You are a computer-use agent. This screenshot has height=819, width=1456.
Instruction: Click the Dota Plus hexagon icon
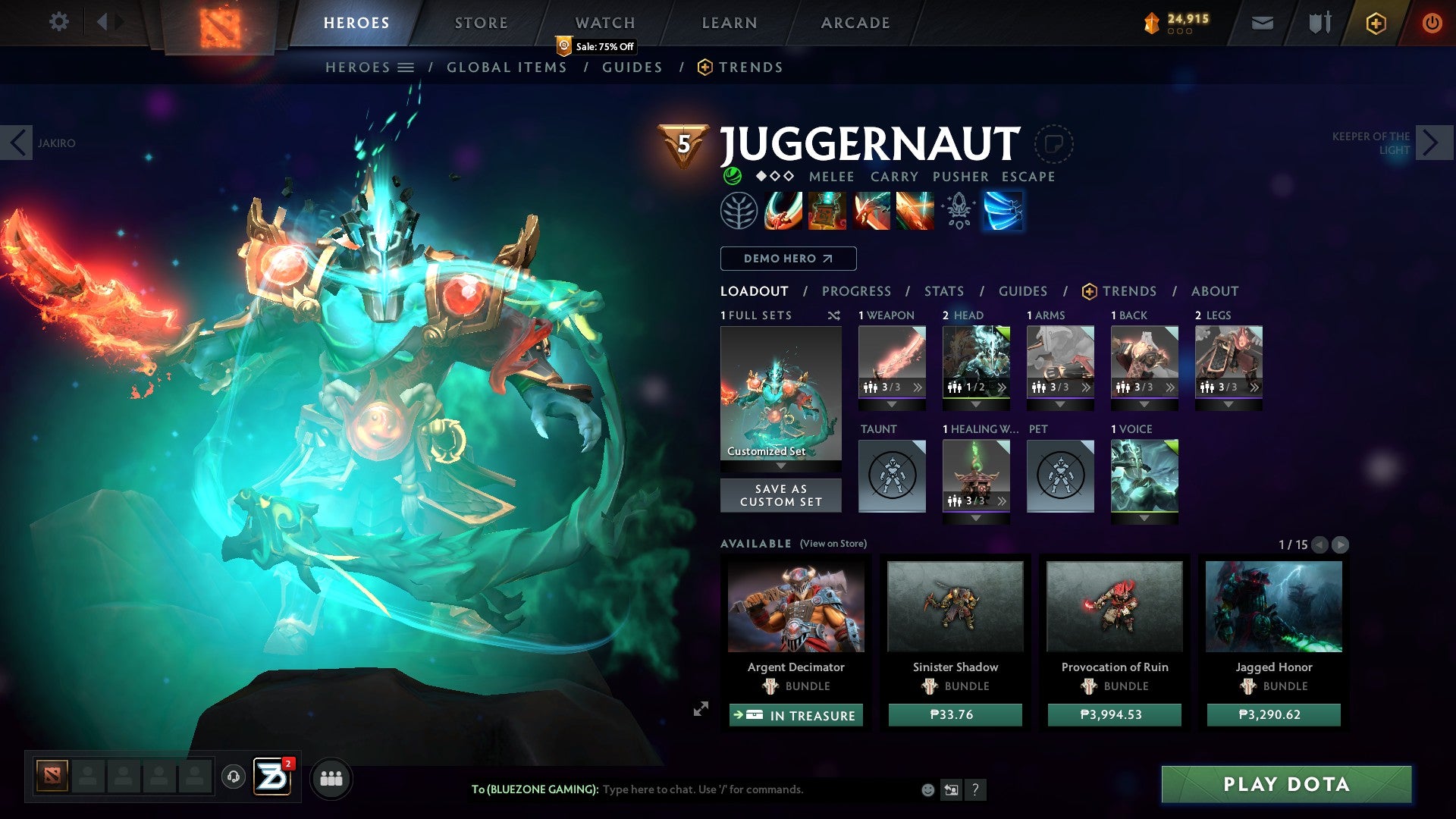[1376, 23]
